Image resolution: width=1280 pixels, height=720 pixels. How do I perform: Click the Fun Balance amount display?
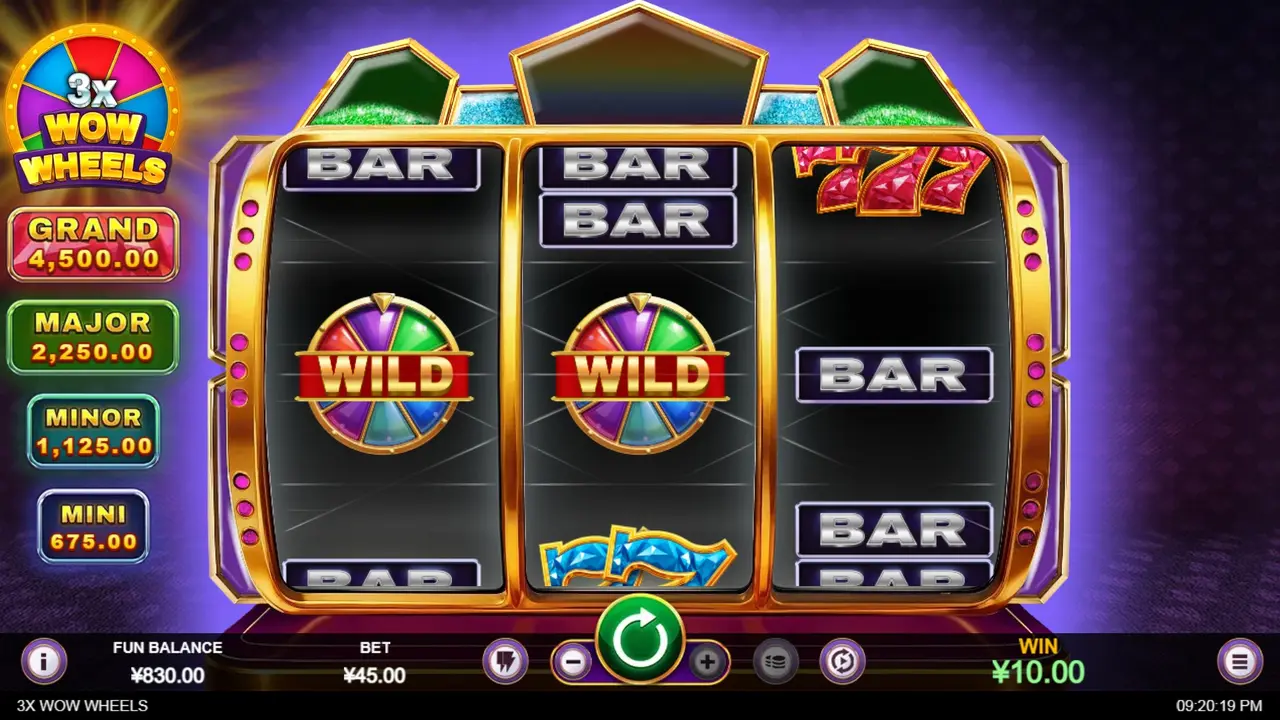(168, 660)
